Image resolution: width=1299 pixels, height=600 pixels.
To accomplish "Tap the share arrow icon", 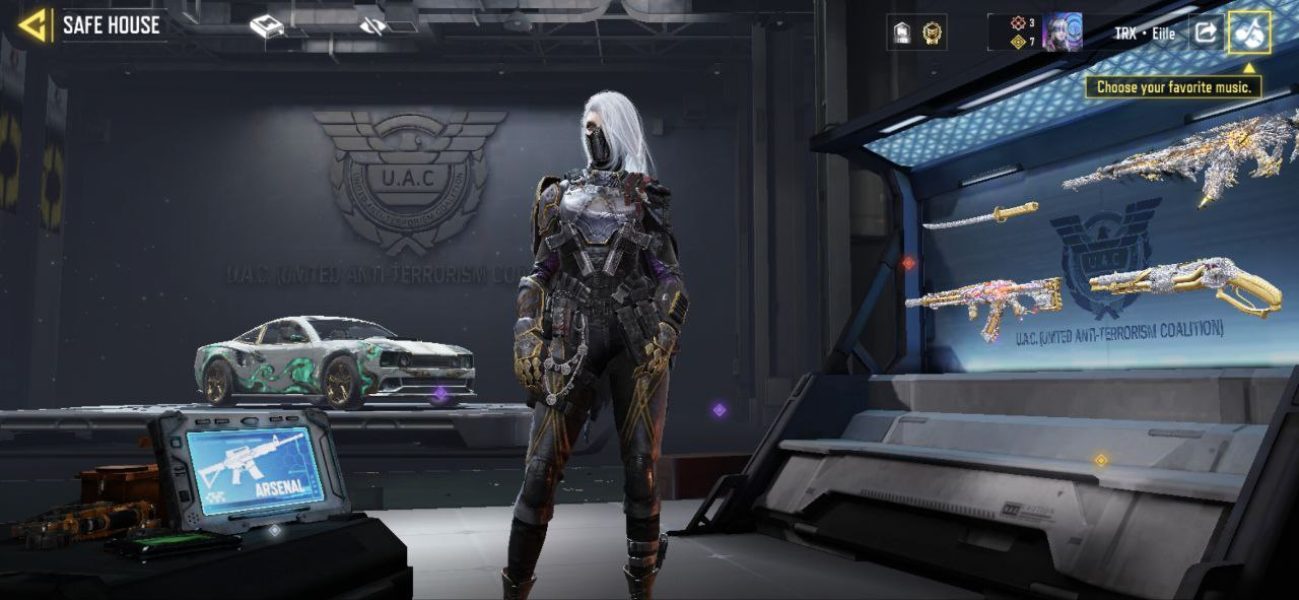I will (1206, 32).
